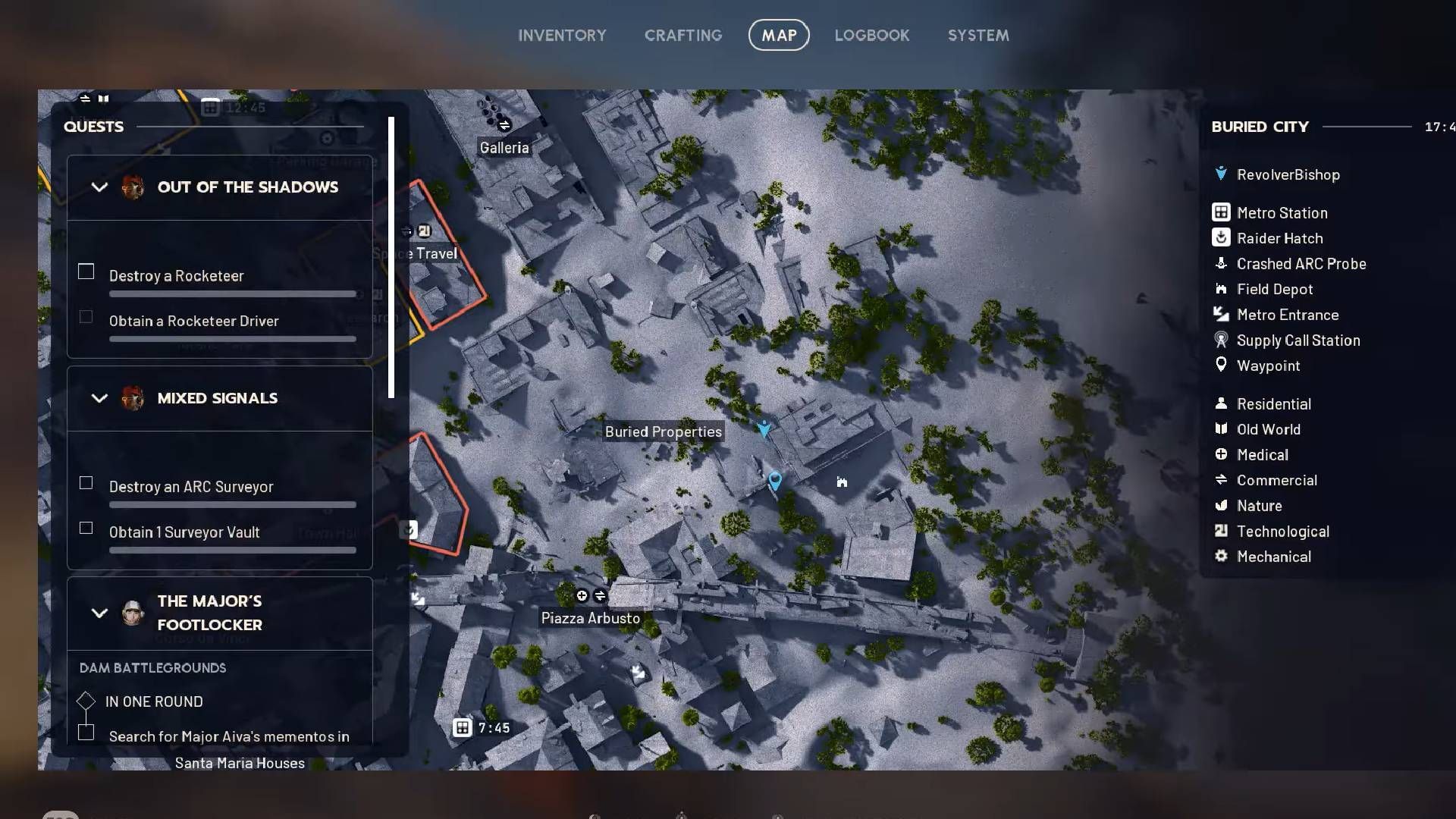Collapse The Major's Footlocker quest
Image resolution: width=1456 pixels, height=819 pixels.
(99, 613)
